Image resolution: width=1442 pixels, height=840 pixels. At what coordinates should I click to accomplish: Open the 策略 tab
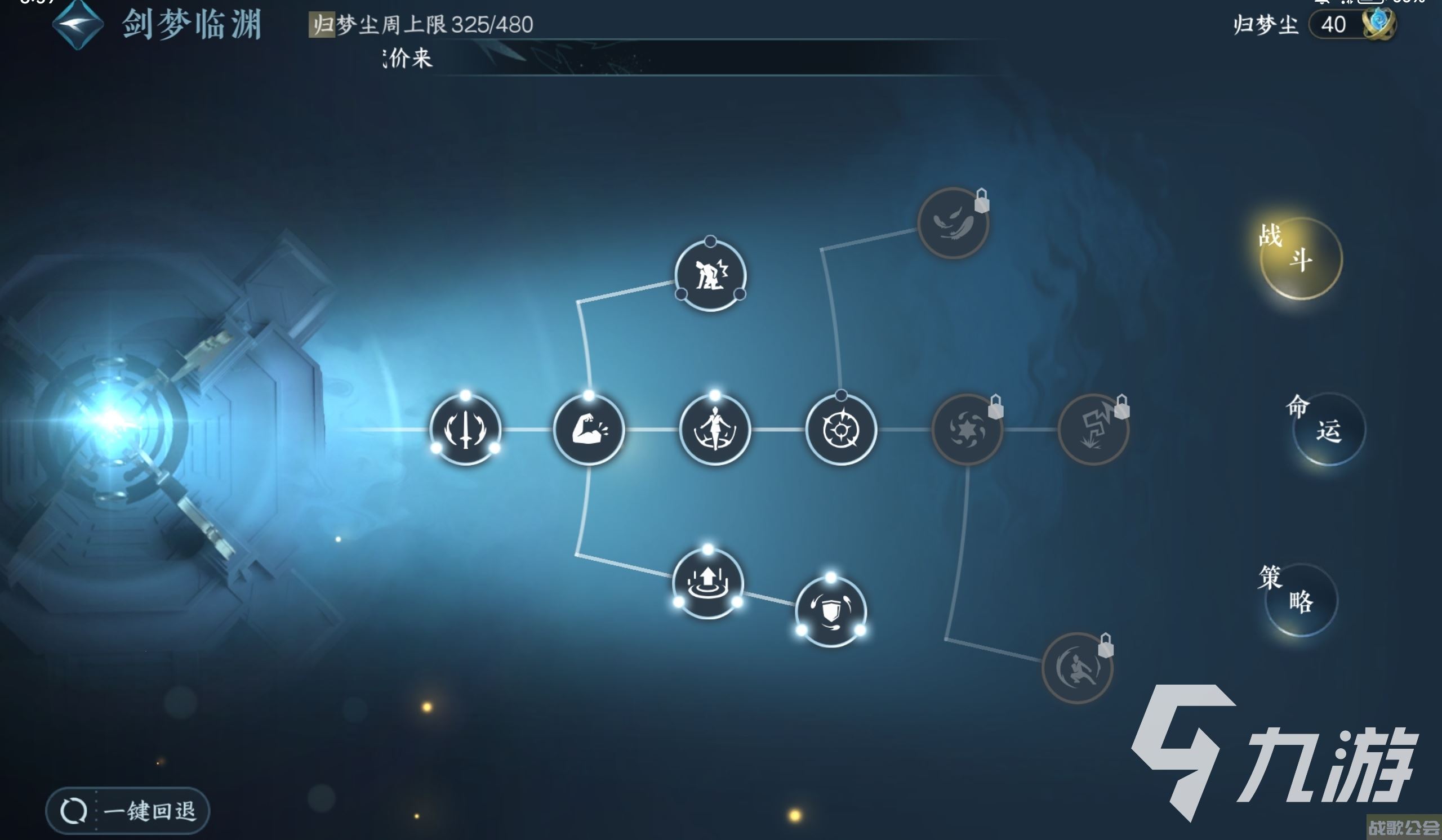pyautogui.click(x=1301, y=600)
